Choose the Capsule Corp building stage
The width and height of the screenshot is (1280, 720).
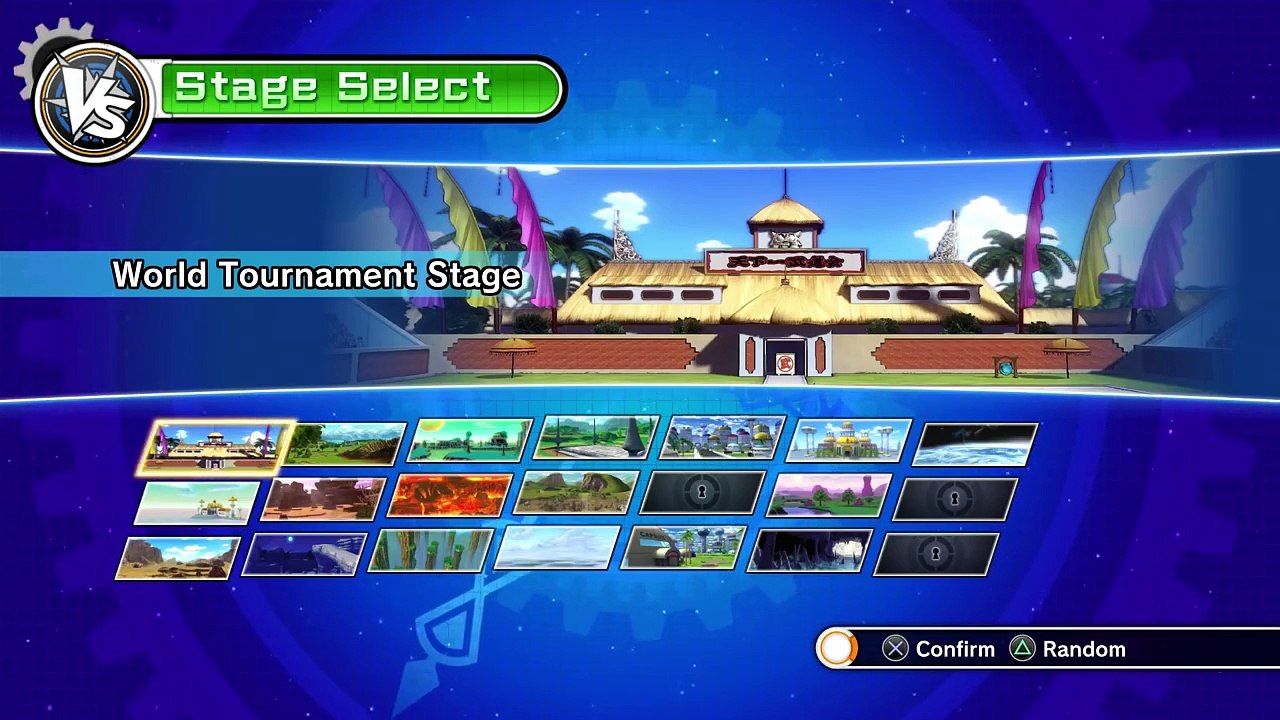tap(683, 549)
